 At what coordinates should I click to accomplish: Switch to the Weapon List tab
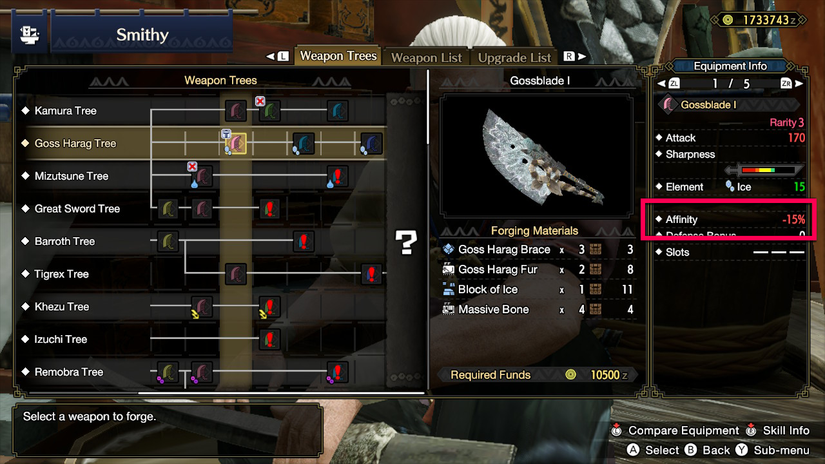[426, 57]
